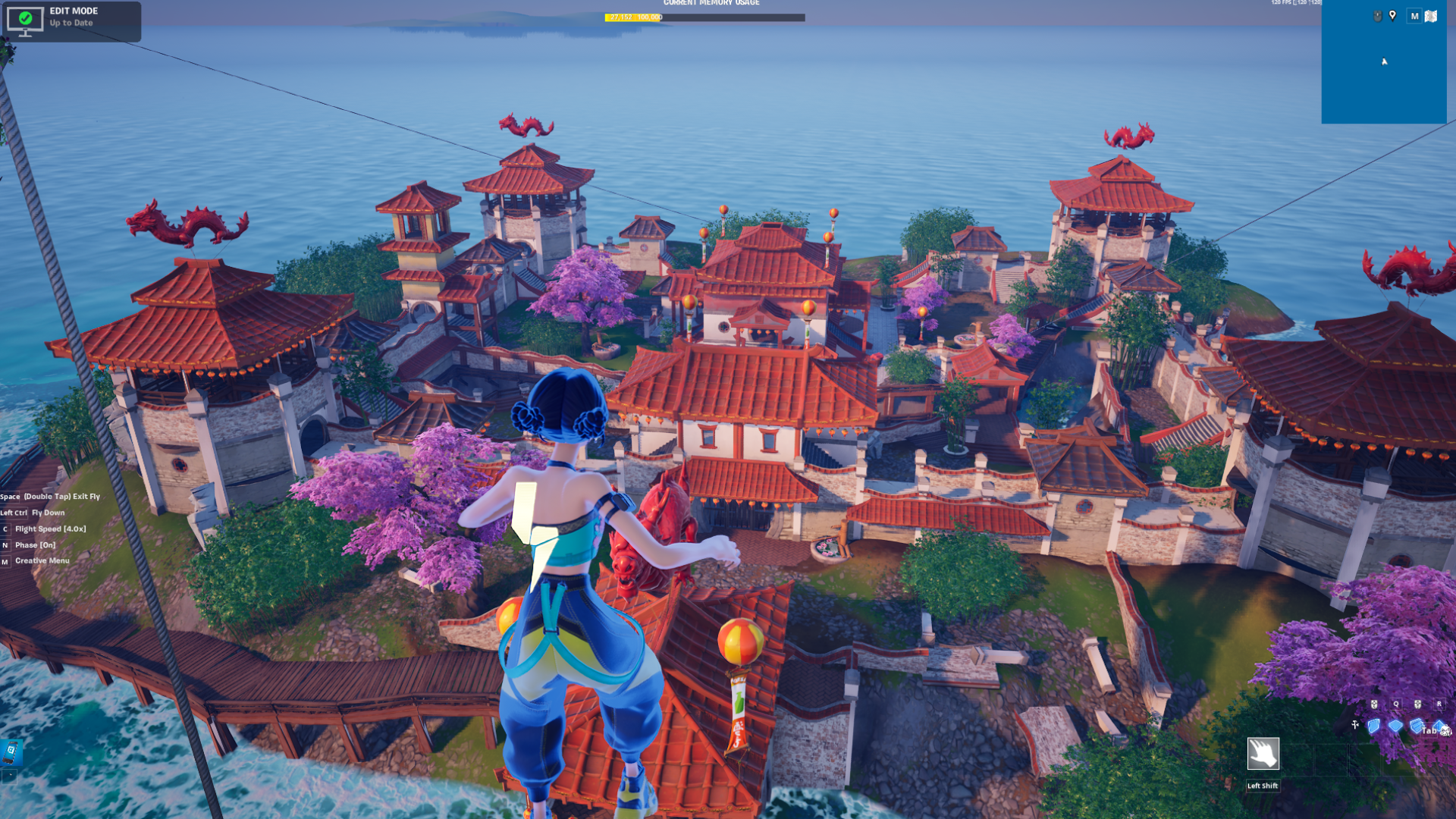Click the EDIT MODE monitor icon
The width and height of the screenshot is (1456, 819).
(27, 20)
